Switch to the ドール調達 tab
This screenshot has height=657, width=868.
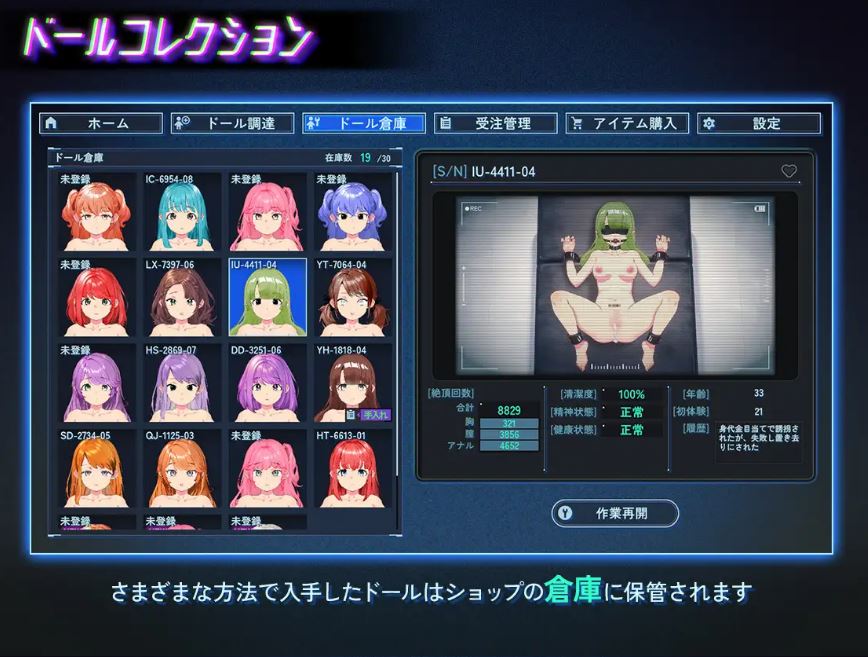pos(234,123)
